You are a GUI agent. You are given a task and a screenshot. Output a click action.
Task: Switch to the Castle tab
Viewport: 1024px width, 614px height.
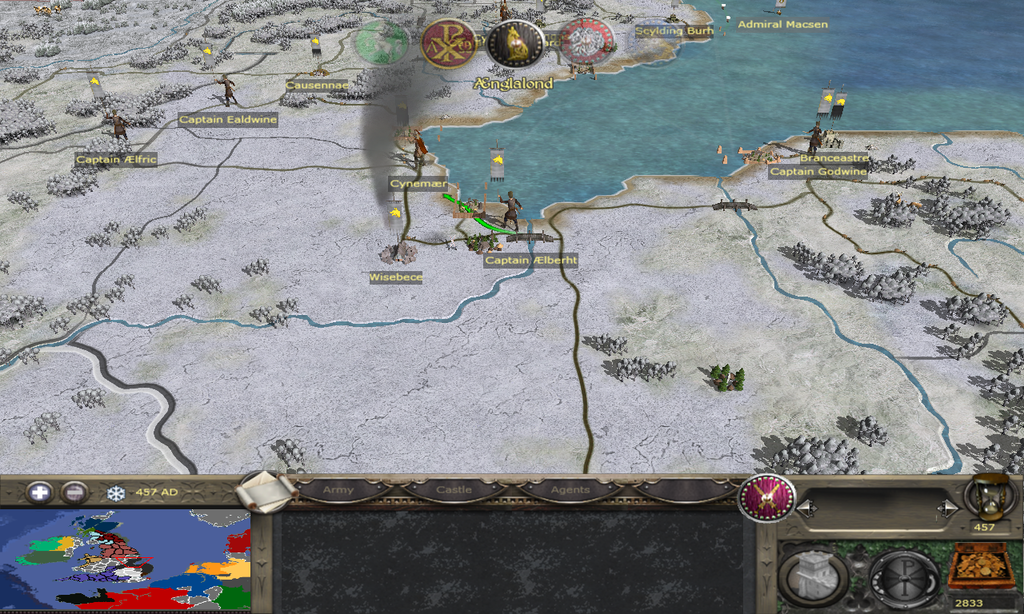[453, 490]
